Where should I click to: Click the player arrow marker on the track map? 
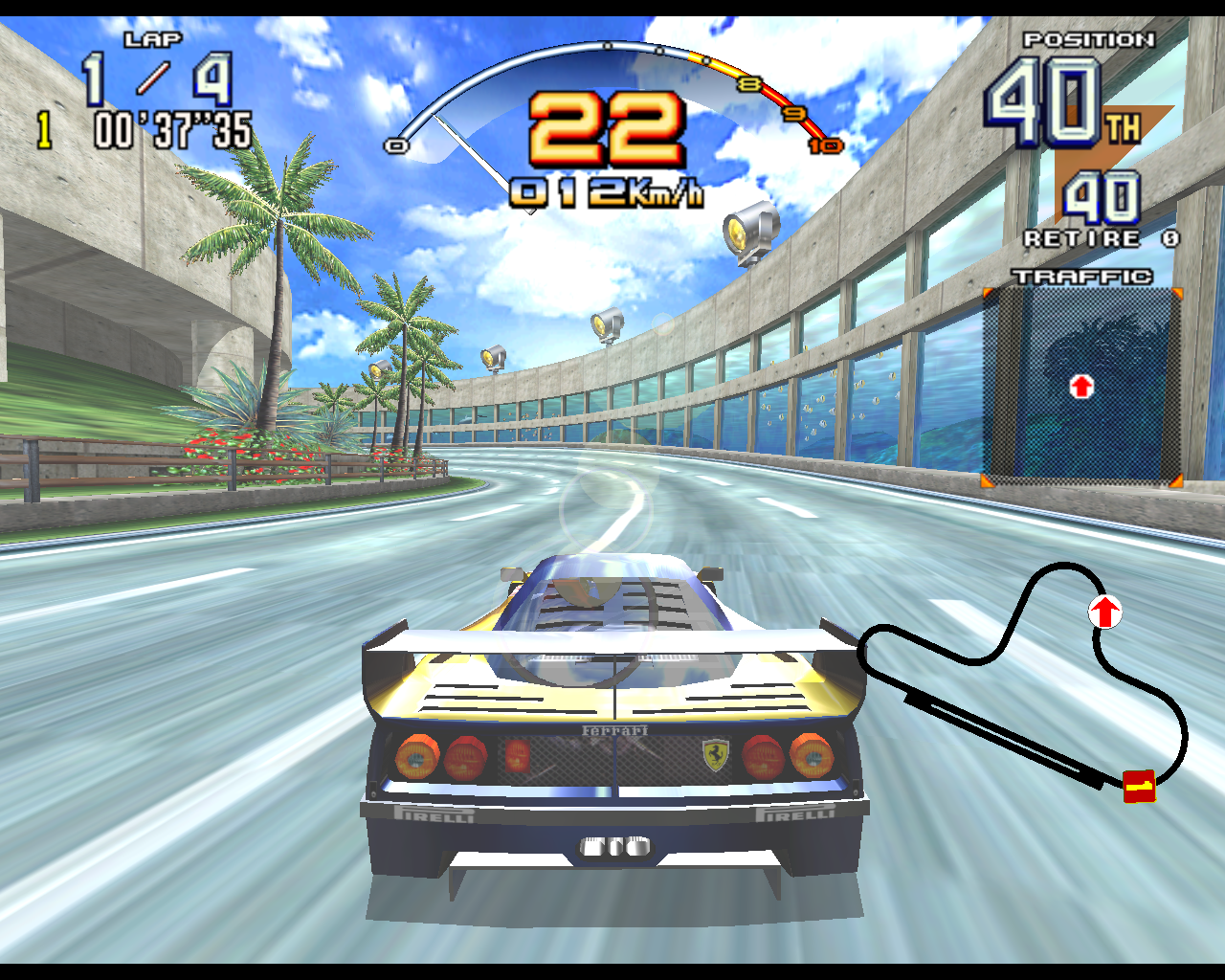click(x=1105, y=612)
